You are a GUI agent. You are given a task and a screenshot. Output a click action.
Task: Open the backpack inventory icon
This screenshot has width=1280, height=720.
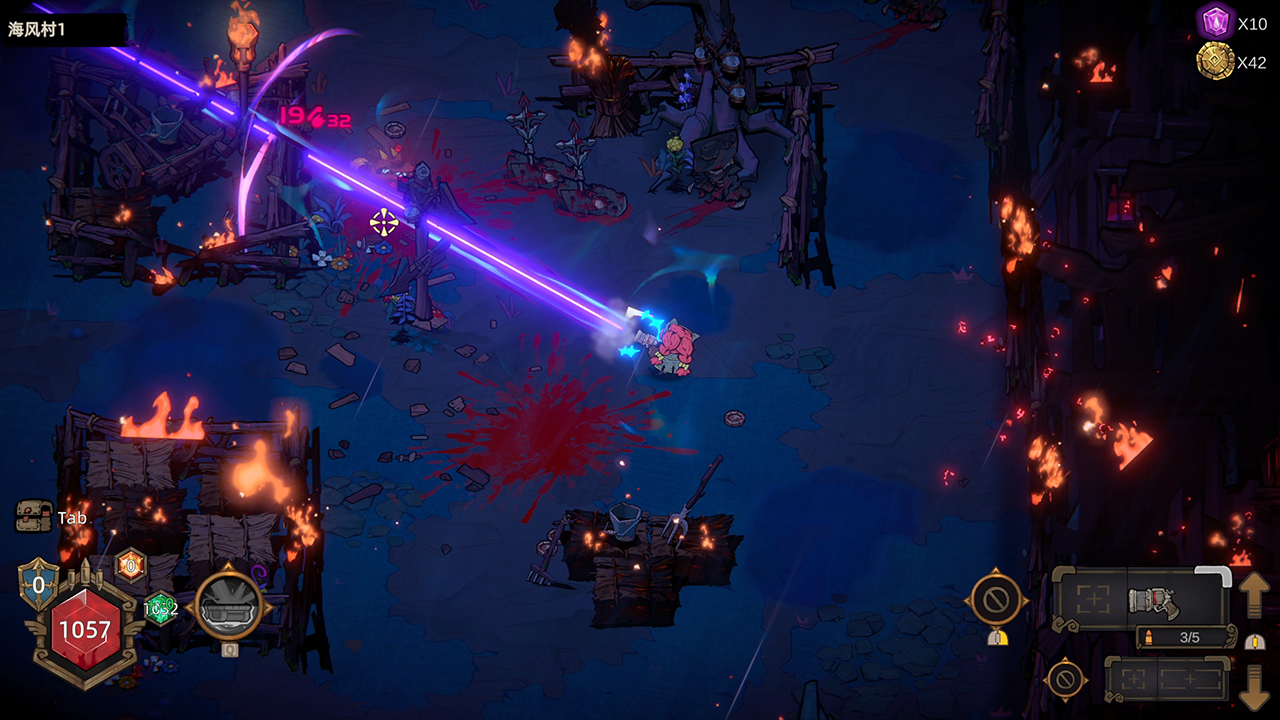tap(33, 516)
